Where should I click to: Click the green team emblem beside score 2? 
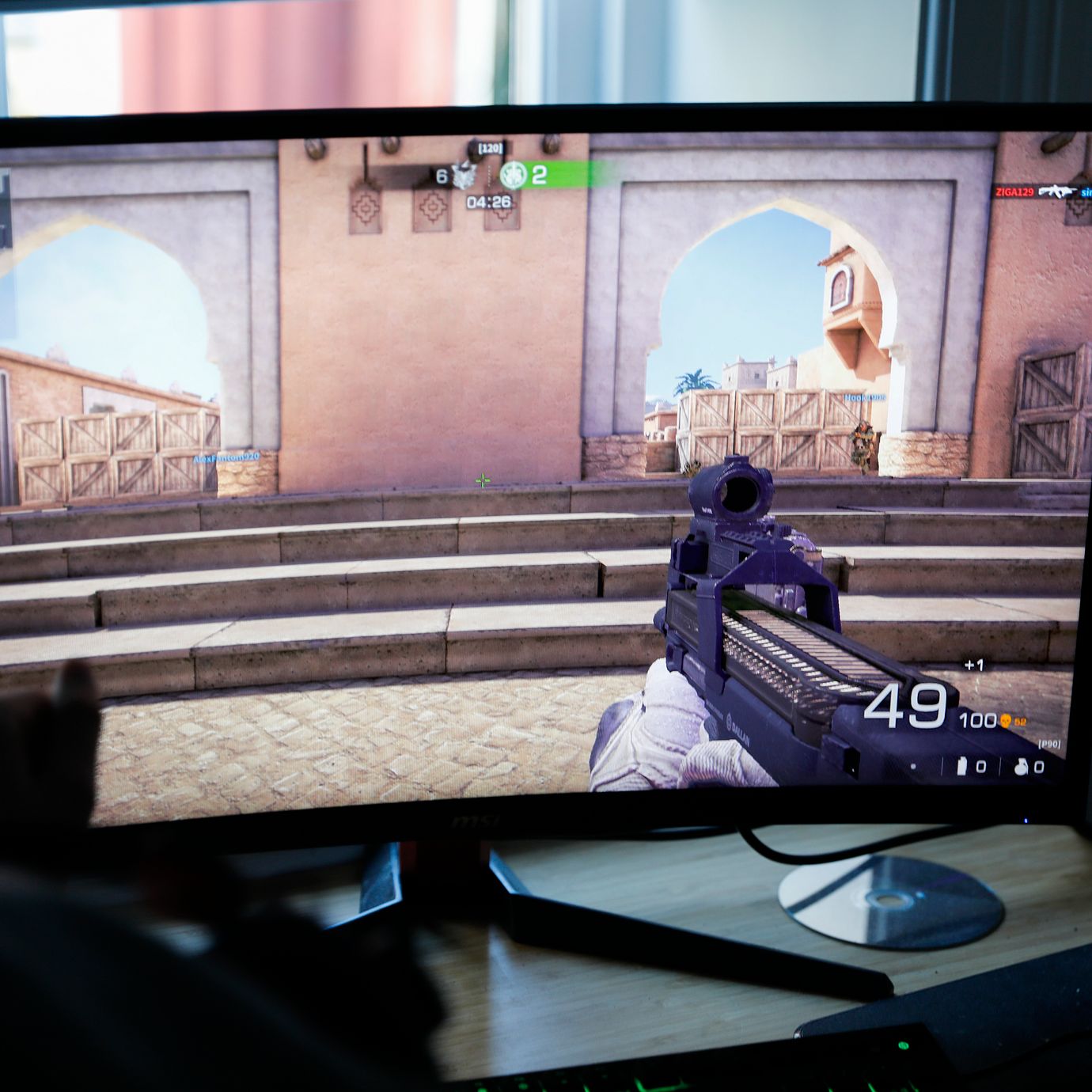[513, 175]
